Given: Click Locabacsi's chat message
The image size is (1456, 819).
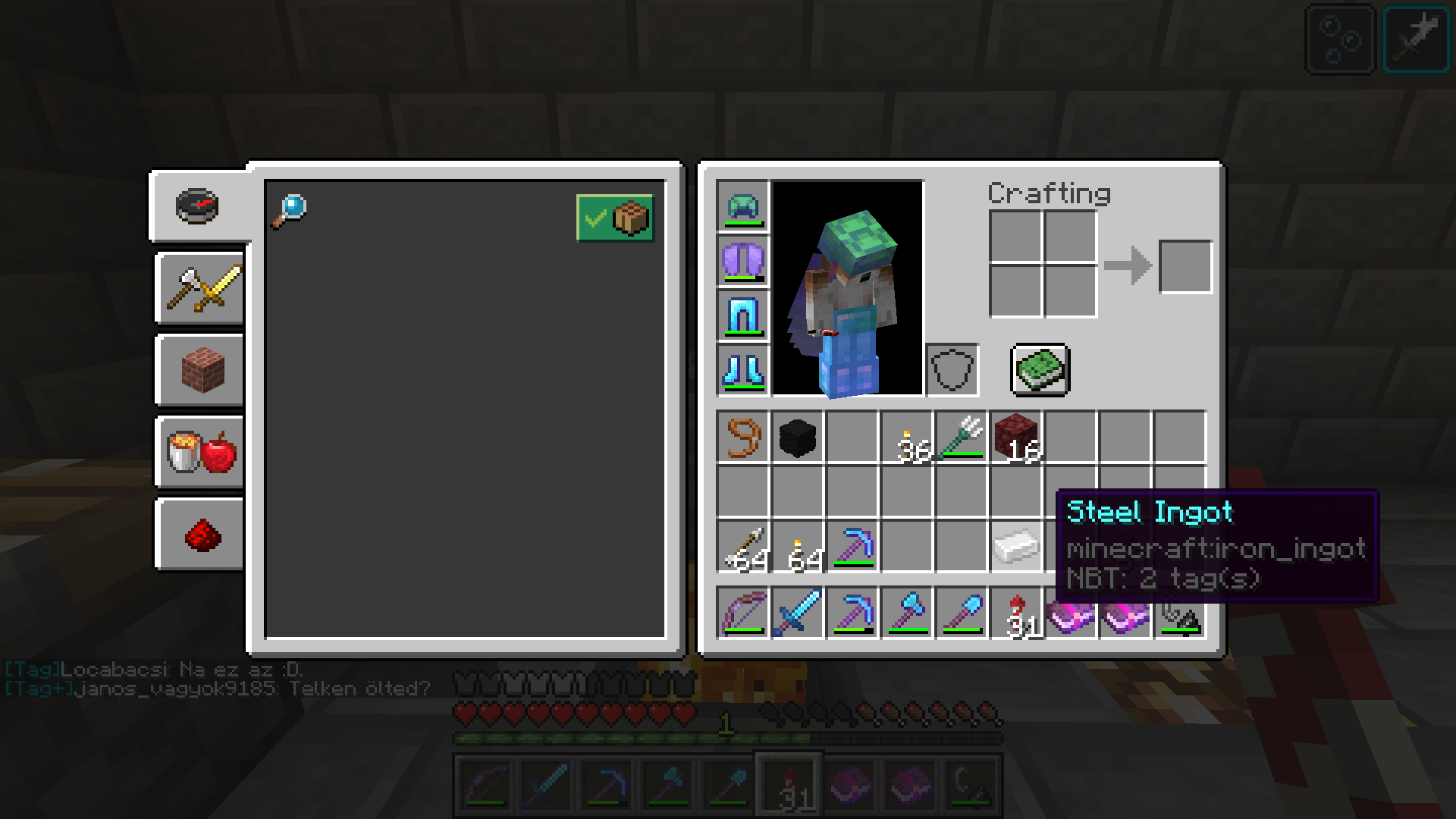Looking at the screenshot, I should tap(152, 670).
